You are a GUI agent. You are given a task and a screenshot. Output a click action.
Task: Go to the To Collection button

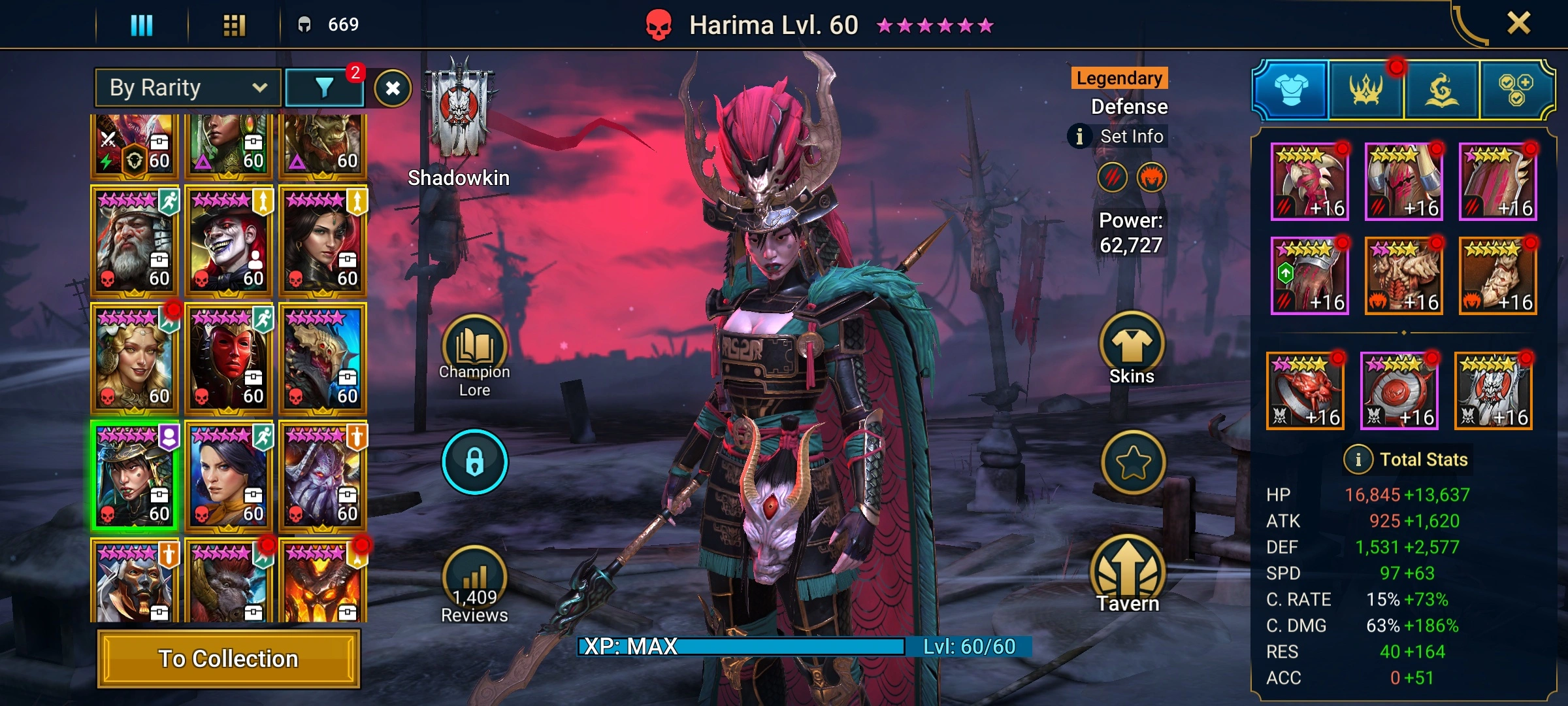click(228, 658)
